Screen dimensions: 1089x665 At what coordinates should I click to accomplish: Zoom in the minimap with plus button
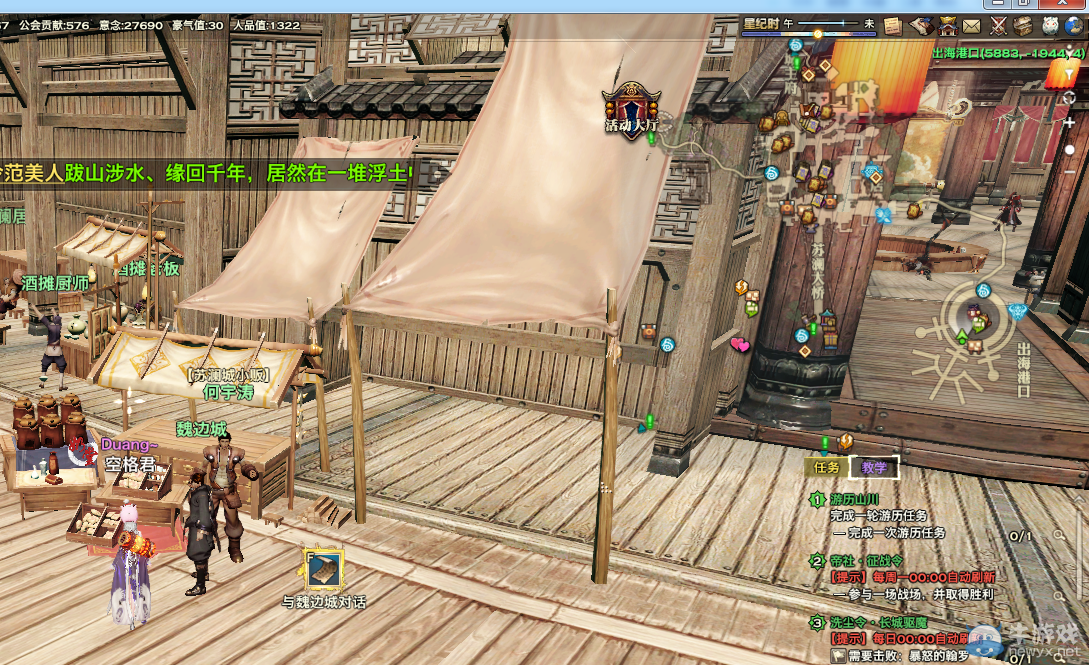[1070, 123]
